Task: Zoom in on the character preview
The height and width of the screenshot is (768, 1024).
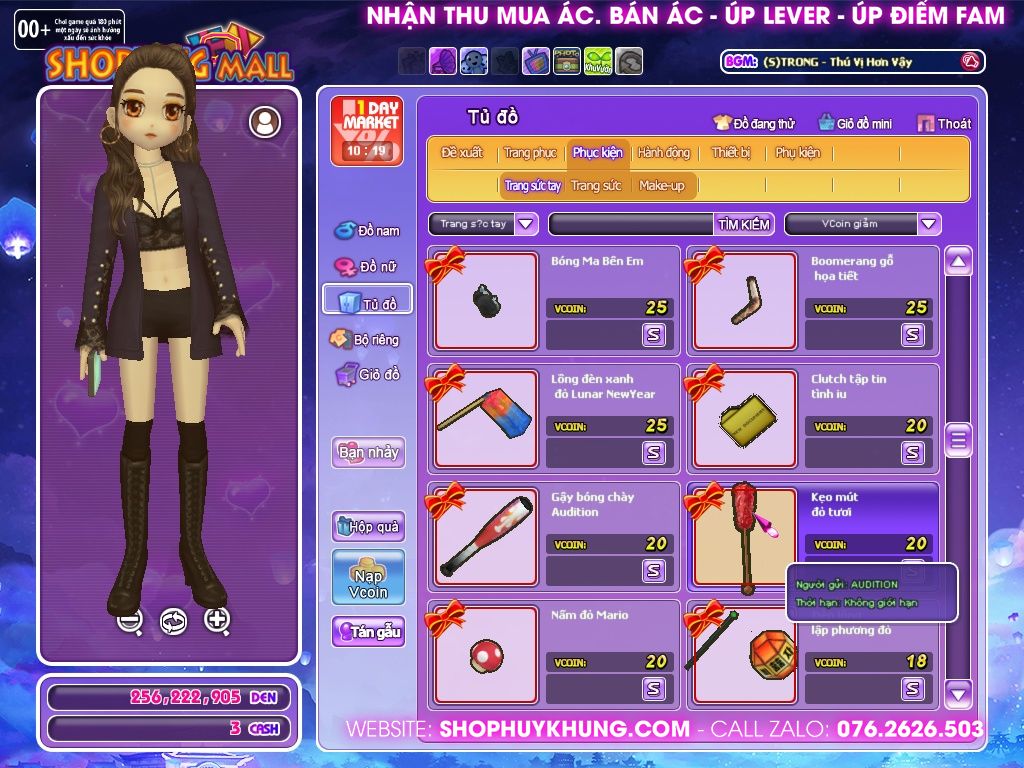Action: pyautogui.click(x=217, y=620)
